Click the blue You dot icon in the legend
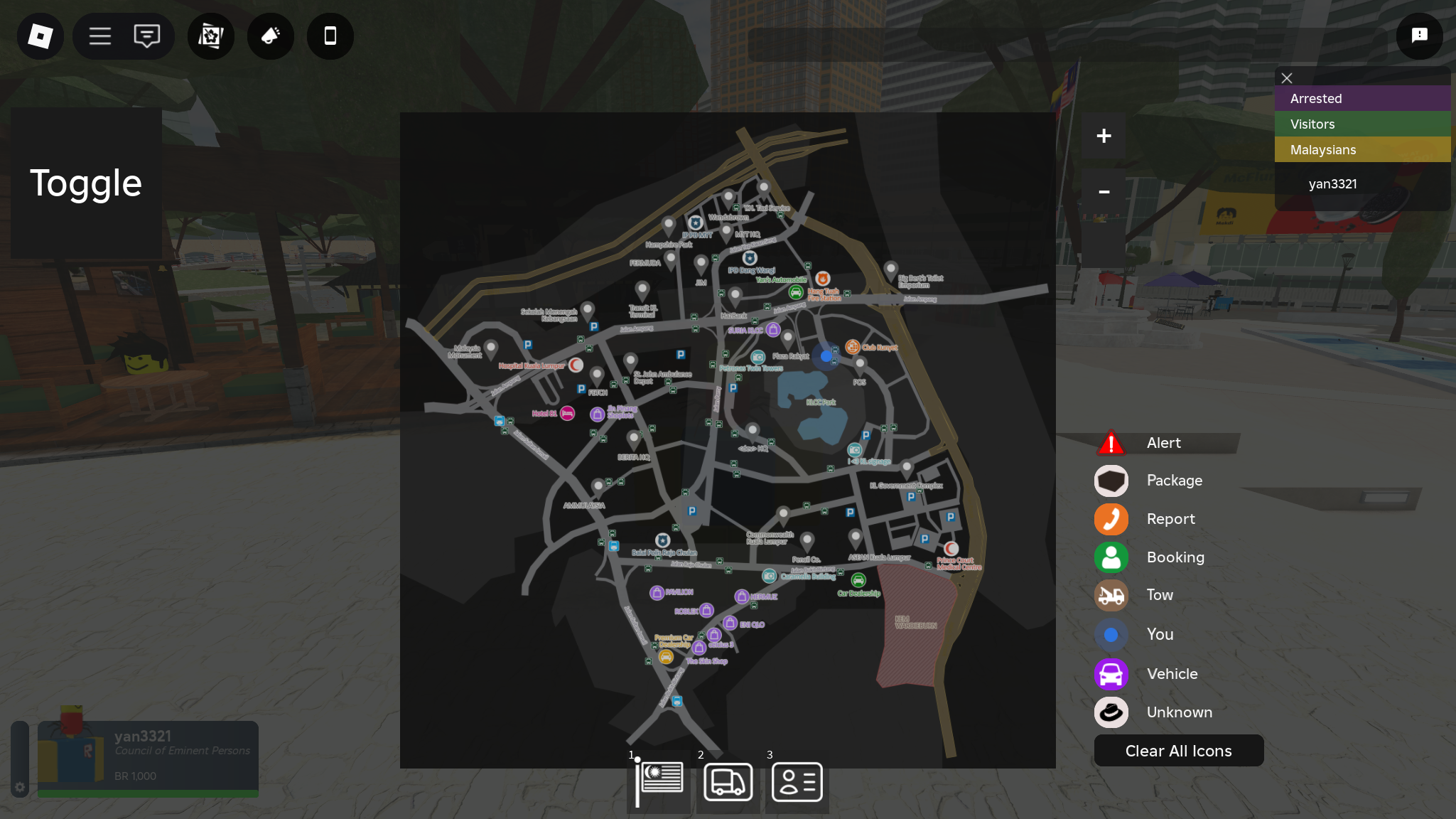The width and height of the screenshot is (1456, 819). pyautogui.click(x=1111, y=634)
